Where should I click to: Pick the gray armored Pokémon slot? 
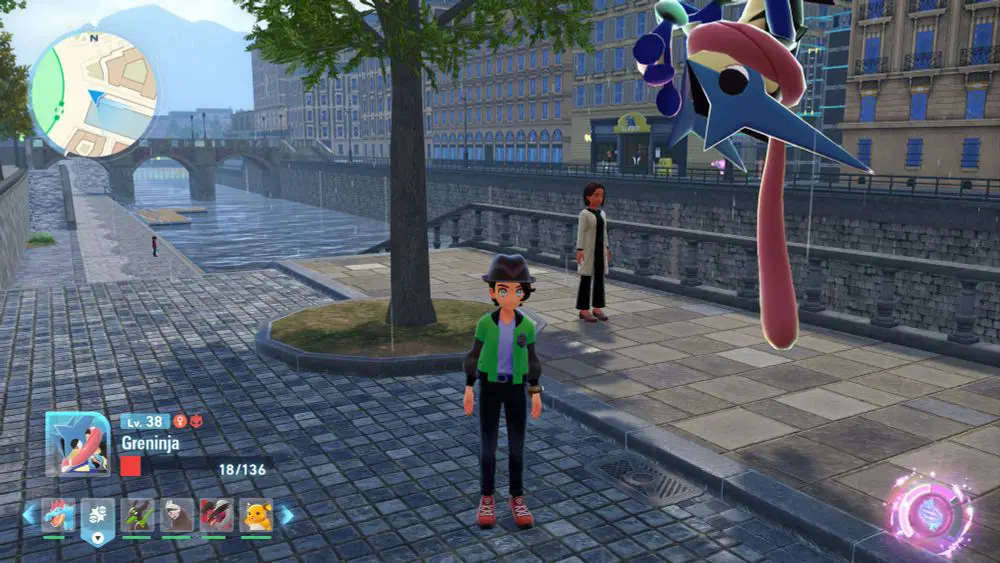coord(177,515)
